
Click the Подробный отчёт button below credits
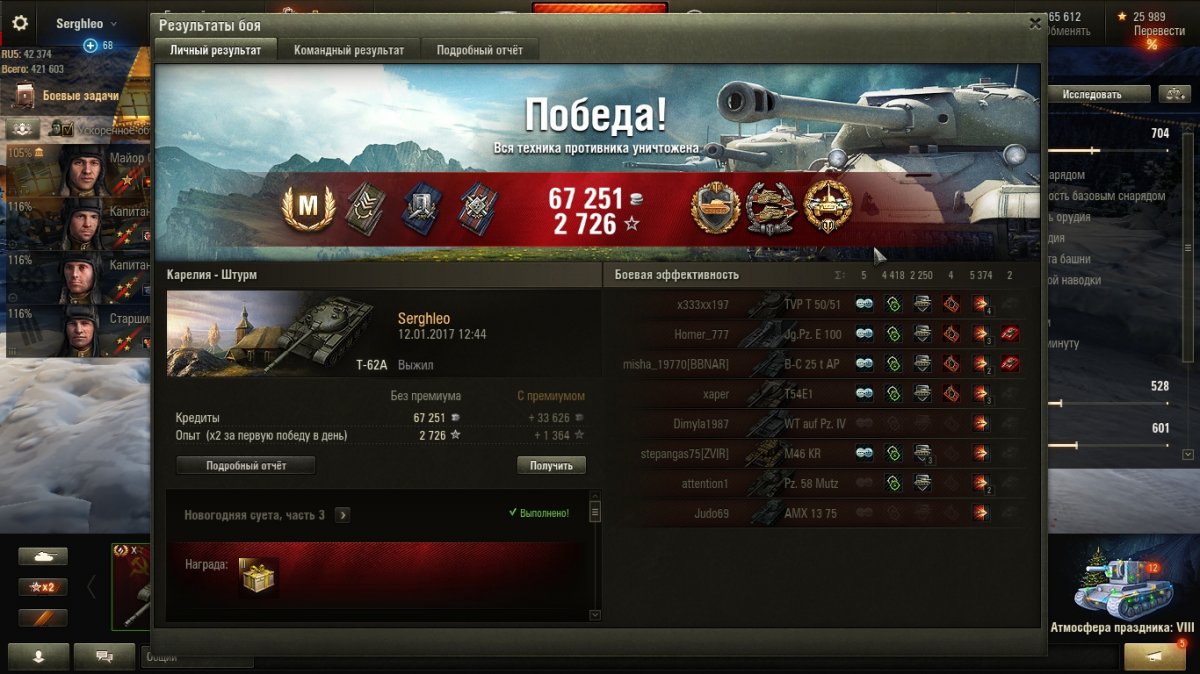coord(246,466)
